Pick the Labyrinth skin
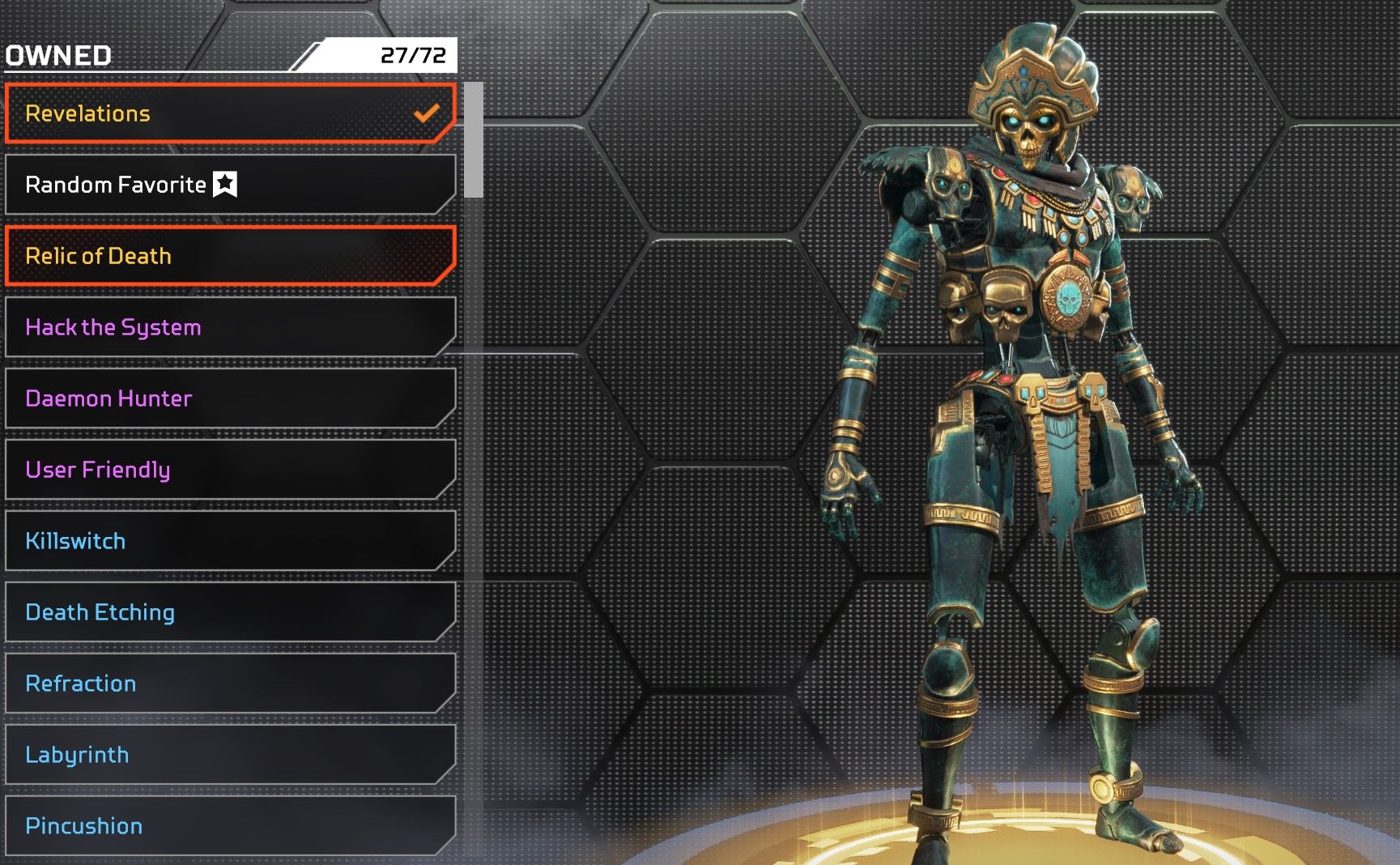Viewport: 1400px width, 865px height. (x=229, y=755)
